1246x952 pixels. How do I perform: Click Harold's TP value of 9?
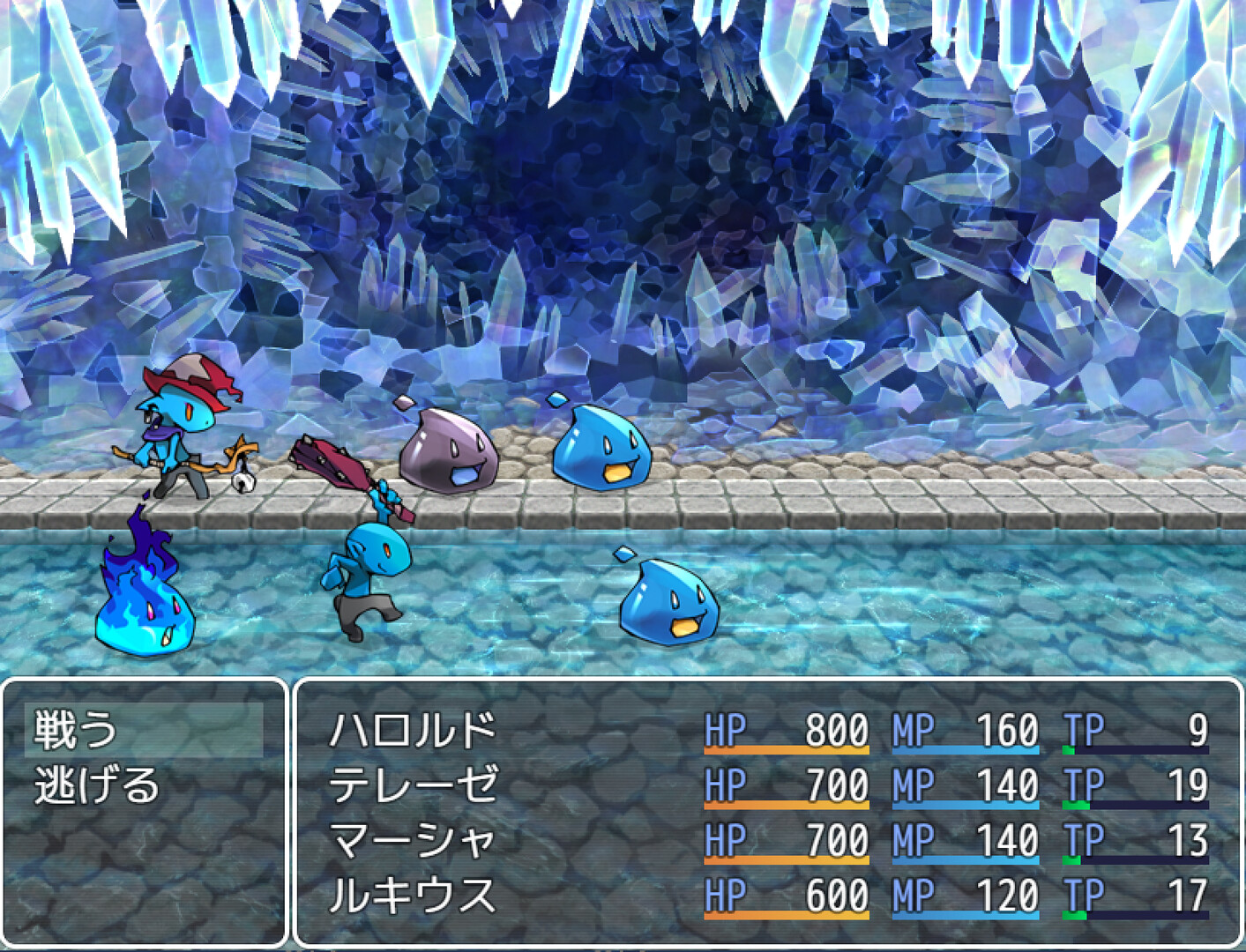[x=1196, y=727]
